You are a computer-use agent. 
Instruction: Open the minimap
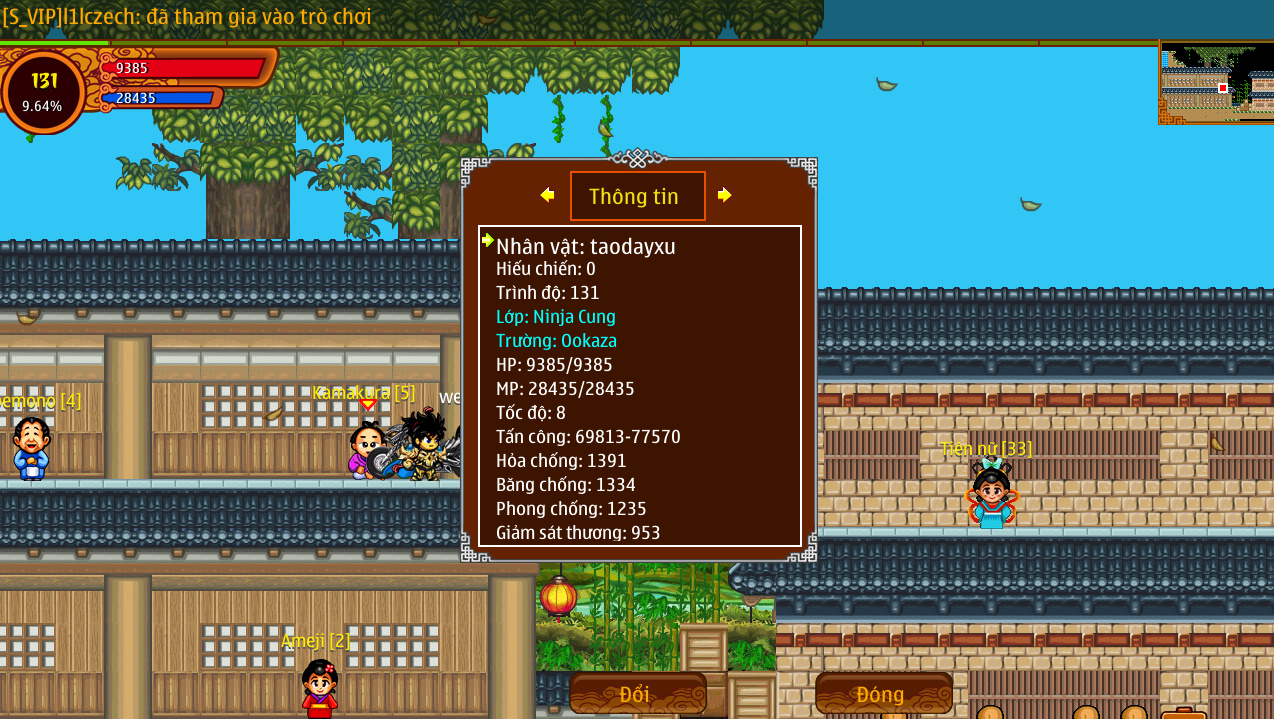1215,83
